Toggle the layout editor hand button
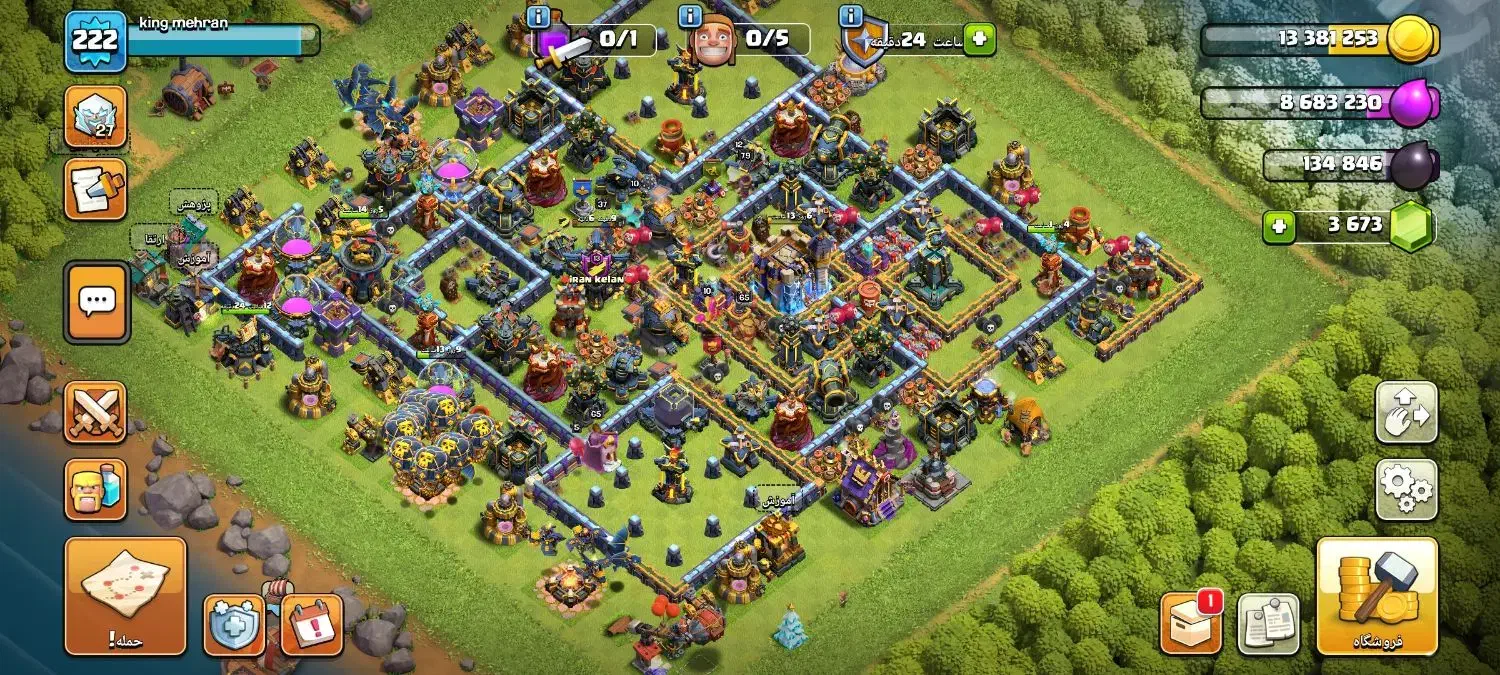Viewport: 1500px width, 675px height. (1406, 412)
